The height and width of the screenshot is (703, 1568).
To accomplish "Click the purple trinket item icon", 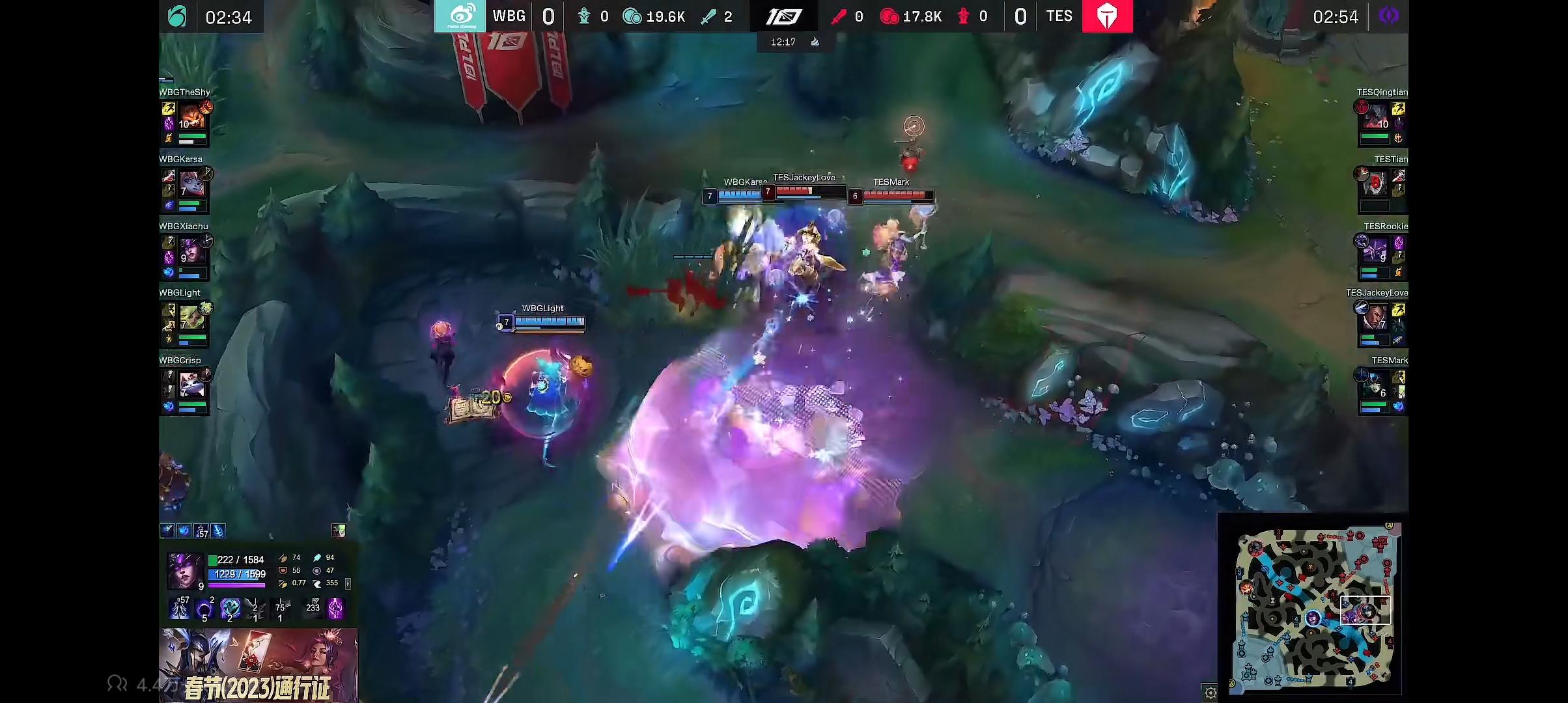I will point(335,609).
